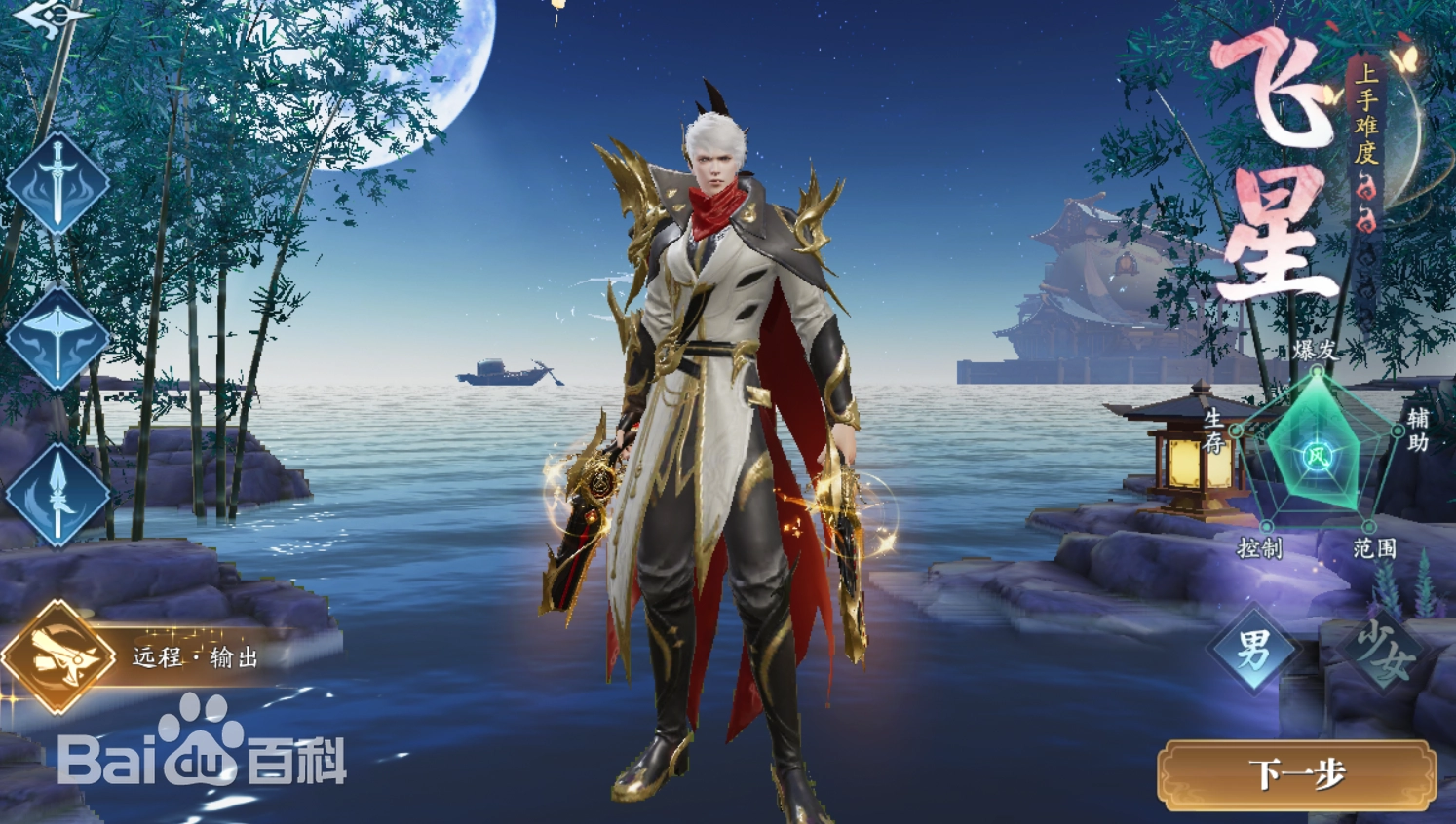Pick the spear class icon
This screenshot has width=1456, height=824.
coord(57,495)
